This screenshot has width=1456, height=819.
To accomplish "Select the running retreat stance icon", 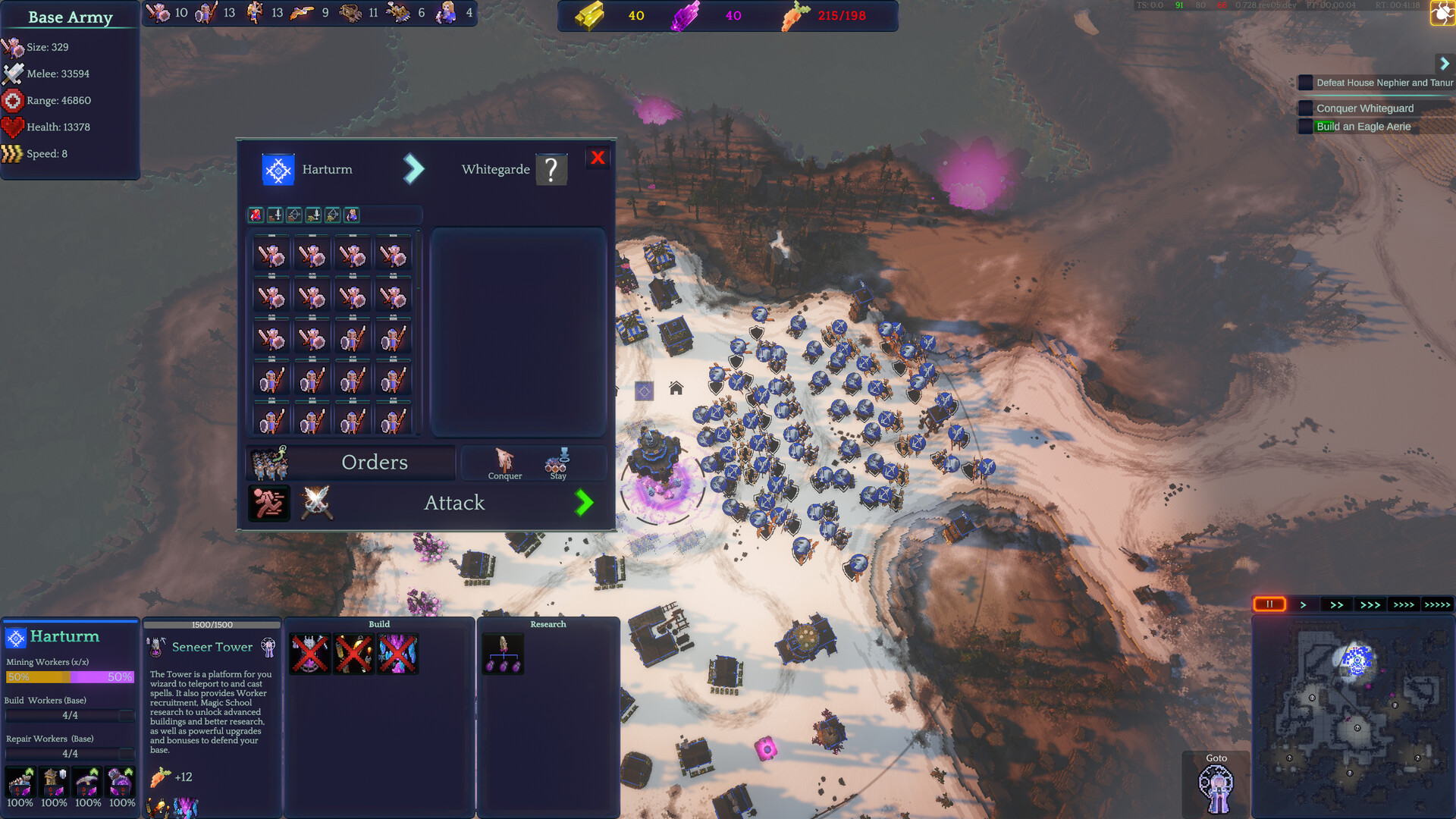I will pyautogui.click(x=268, y=503).
